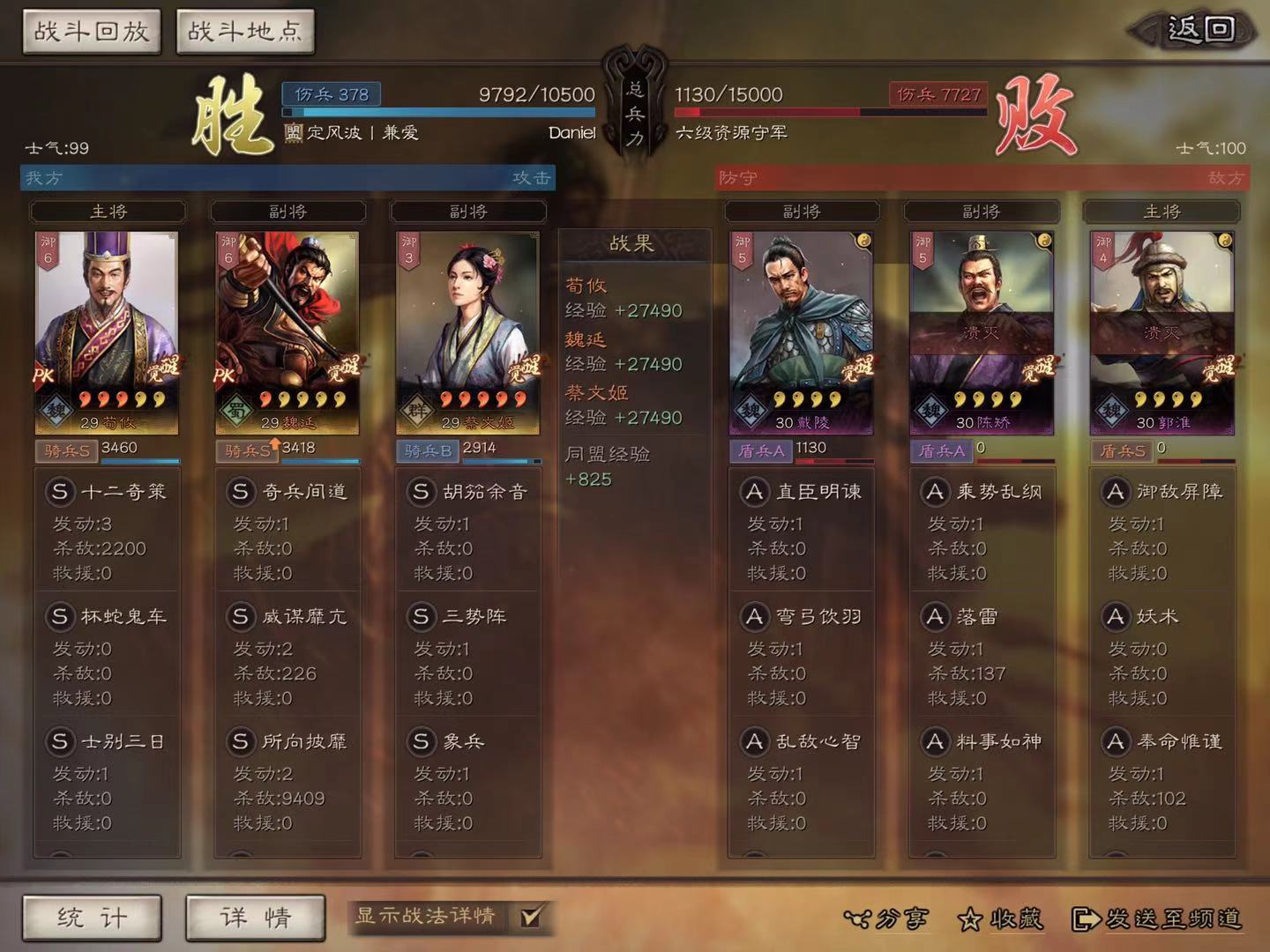
Task: Click the 战斗地点 battle location button
Action: pyautogui.click(x=244, y=29)
